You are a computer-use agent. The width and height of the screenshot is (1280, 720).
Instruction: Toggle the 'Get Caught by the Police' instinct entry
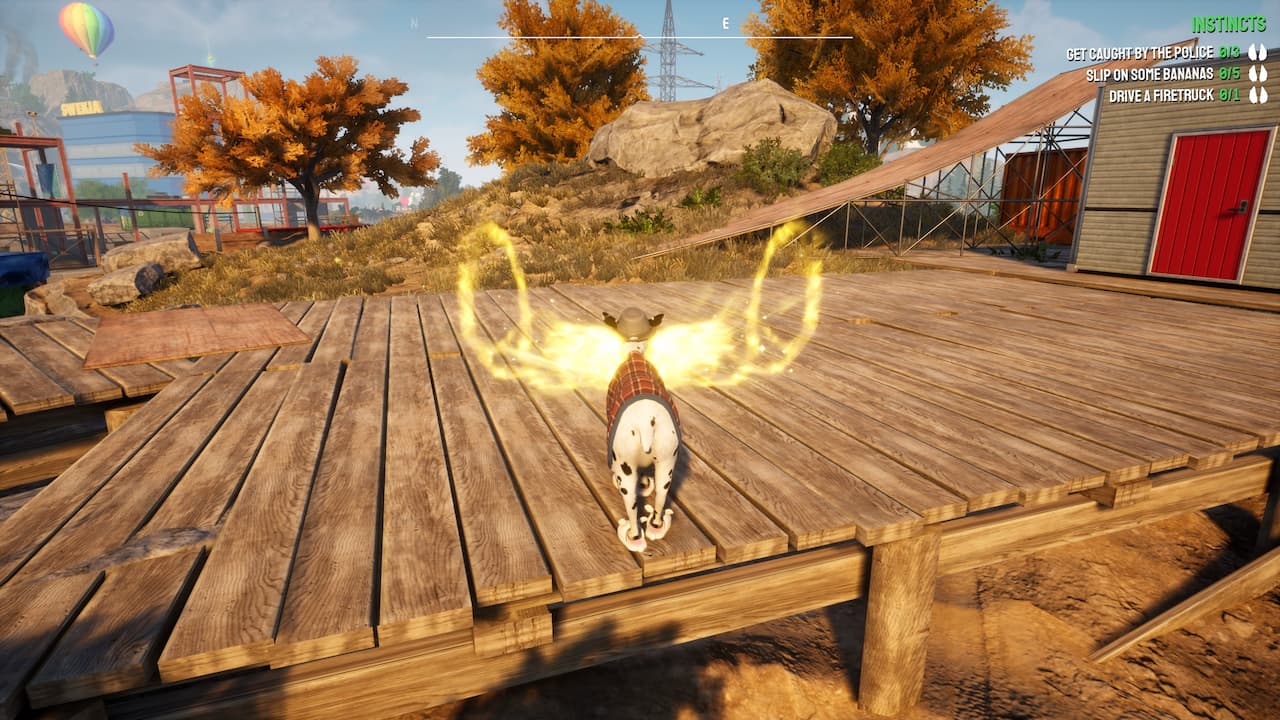tap(1140, 53)
